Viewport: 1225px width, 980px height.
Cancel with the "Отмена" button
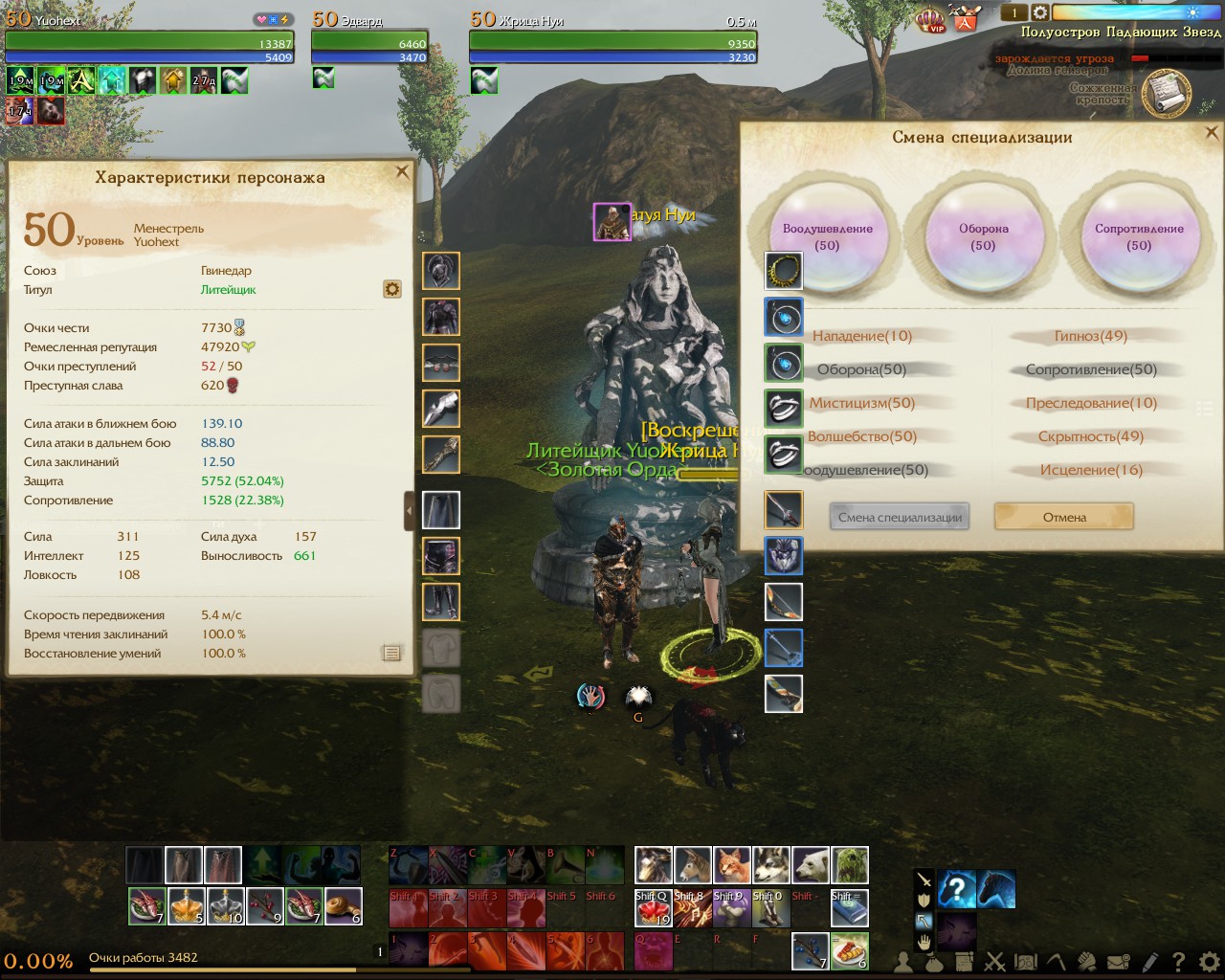pos(1064,517)
